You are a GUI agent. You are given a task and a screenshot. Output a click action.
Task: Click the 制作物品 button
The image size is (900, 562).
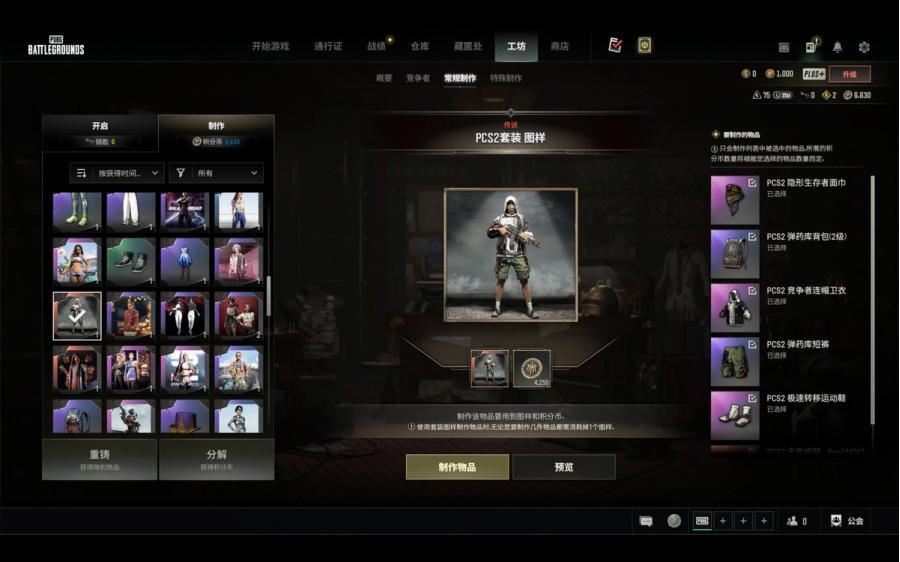coord(457,467)
